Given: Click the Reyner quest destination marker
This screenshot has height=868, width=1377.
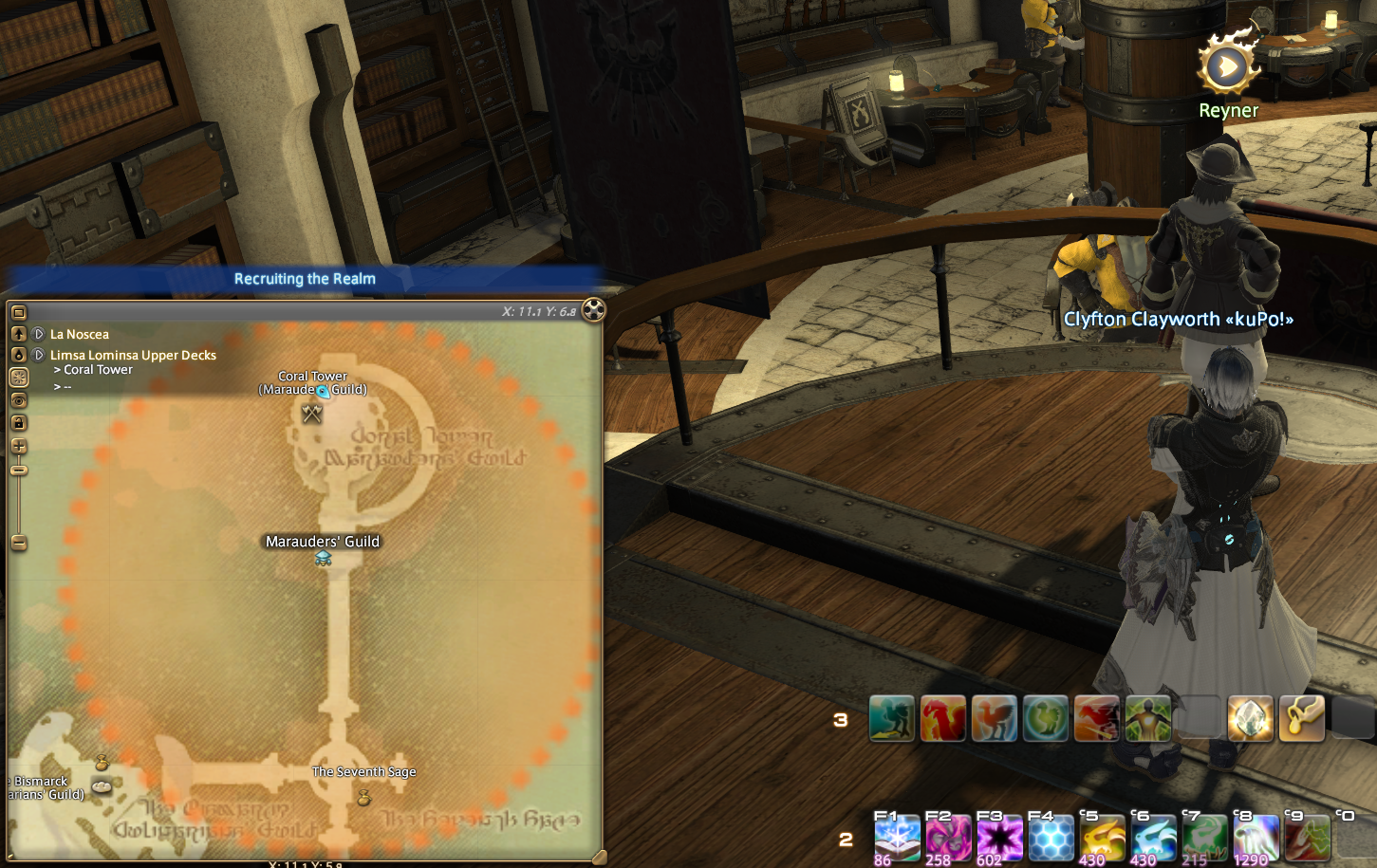Looking at the screenshot, I should click(1228, 67).
